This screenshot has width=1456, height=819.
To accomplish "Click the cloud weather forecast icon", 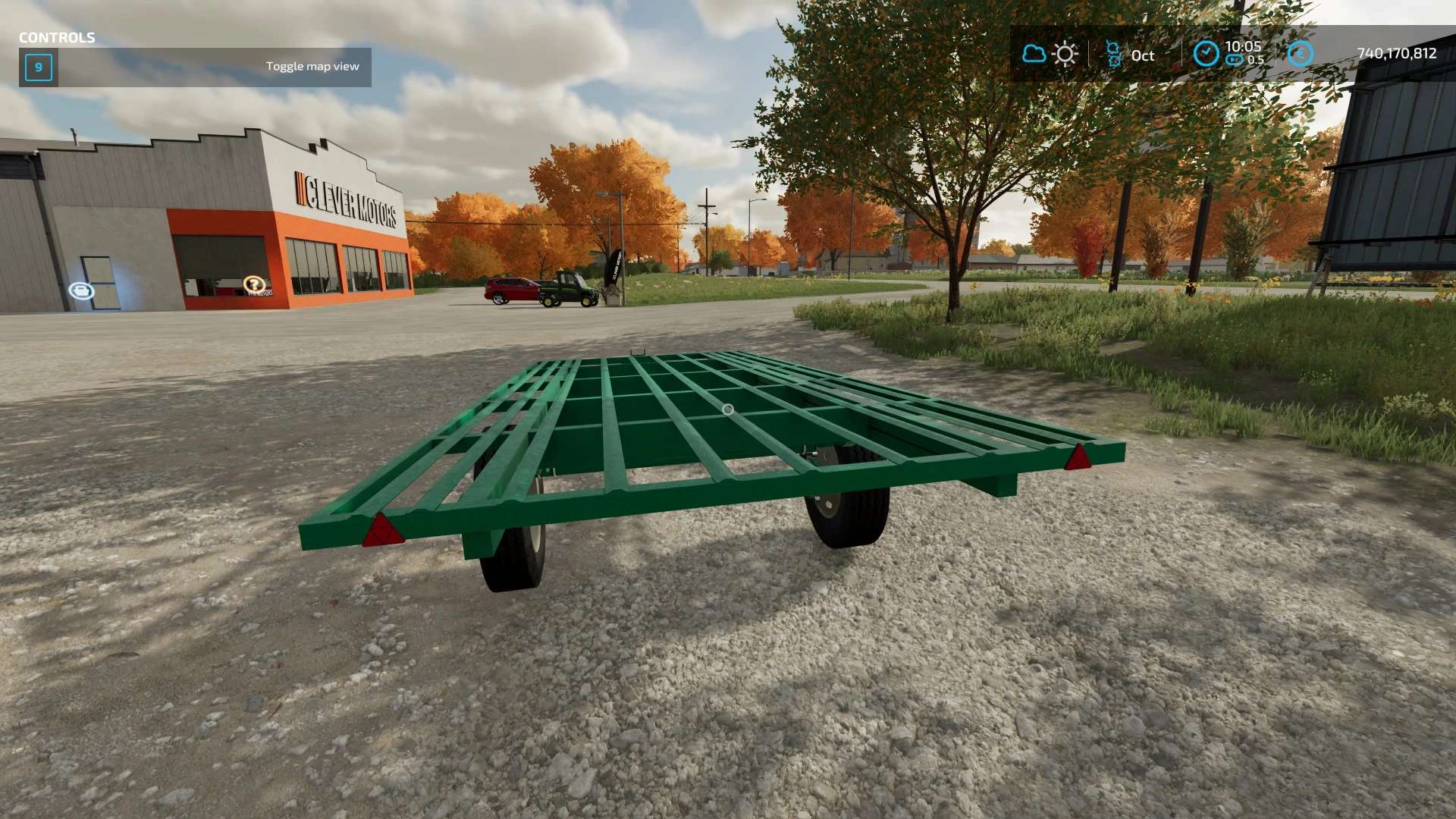I will click(x=1034, y=54).
